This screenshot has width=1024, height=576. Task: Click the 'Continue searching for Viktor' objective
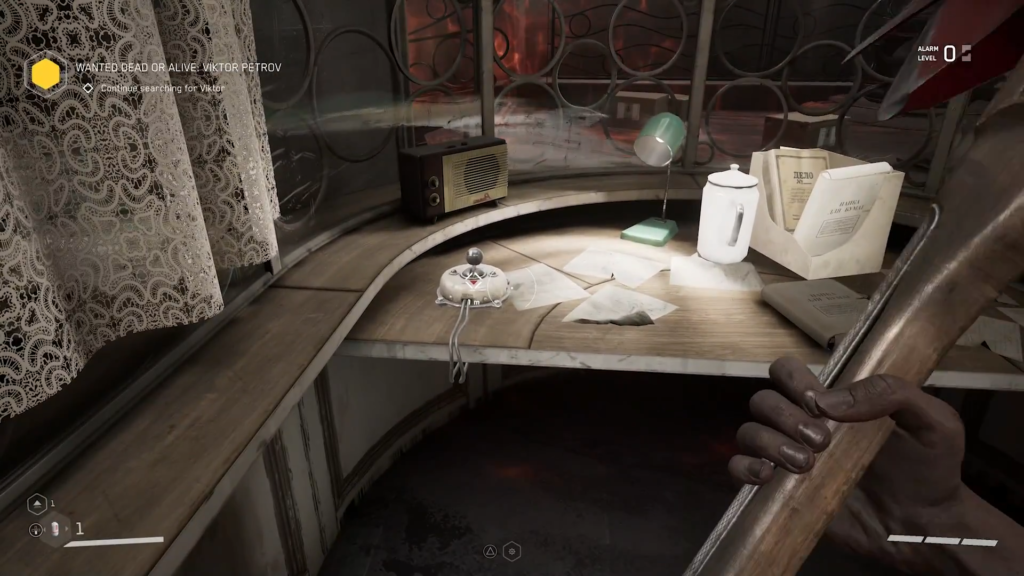pyautogui.click(x=162, y=88)
